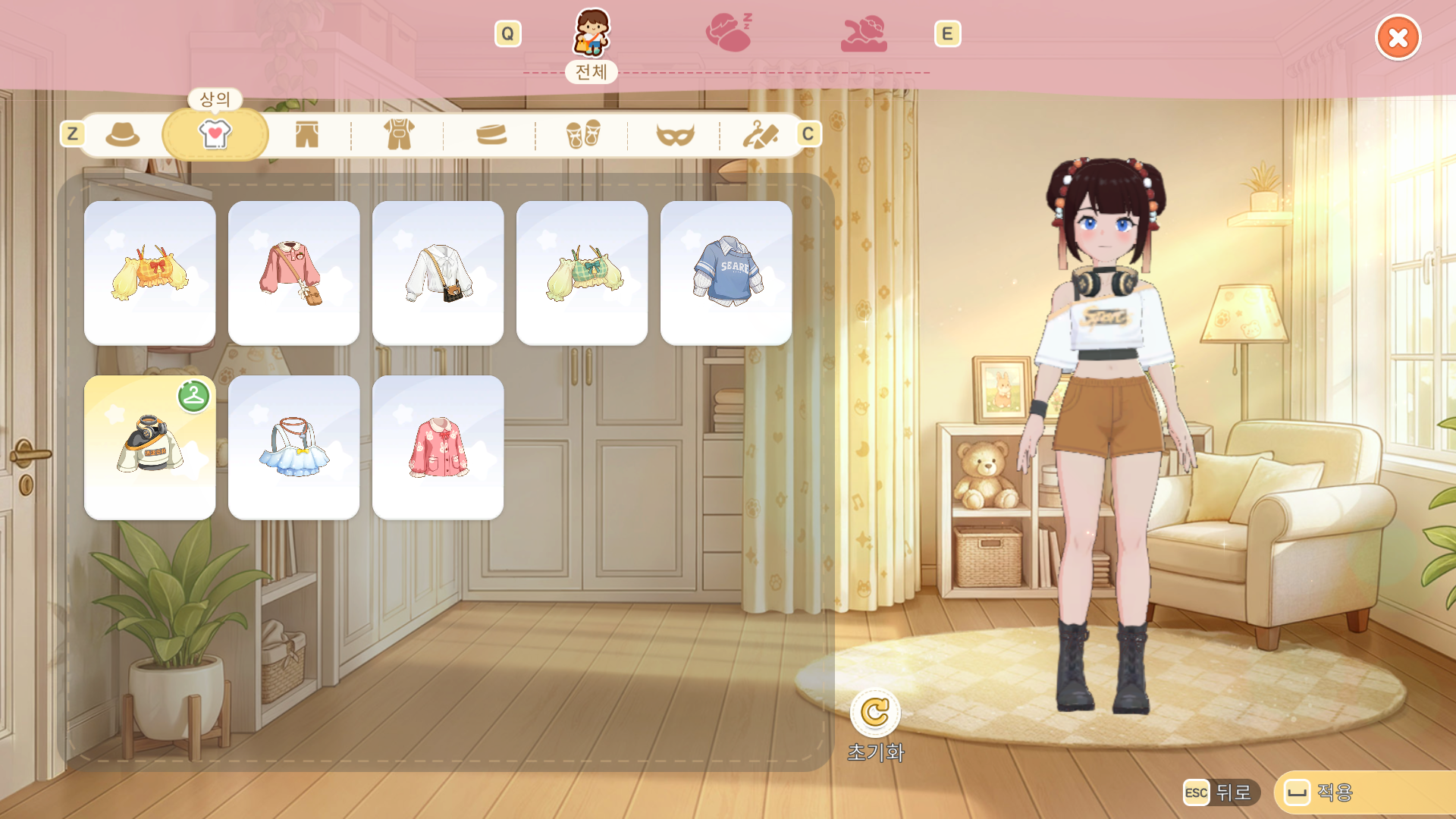Switch to the mask category tab
The image size is (1456, 819).
click(x=675, y=135)
